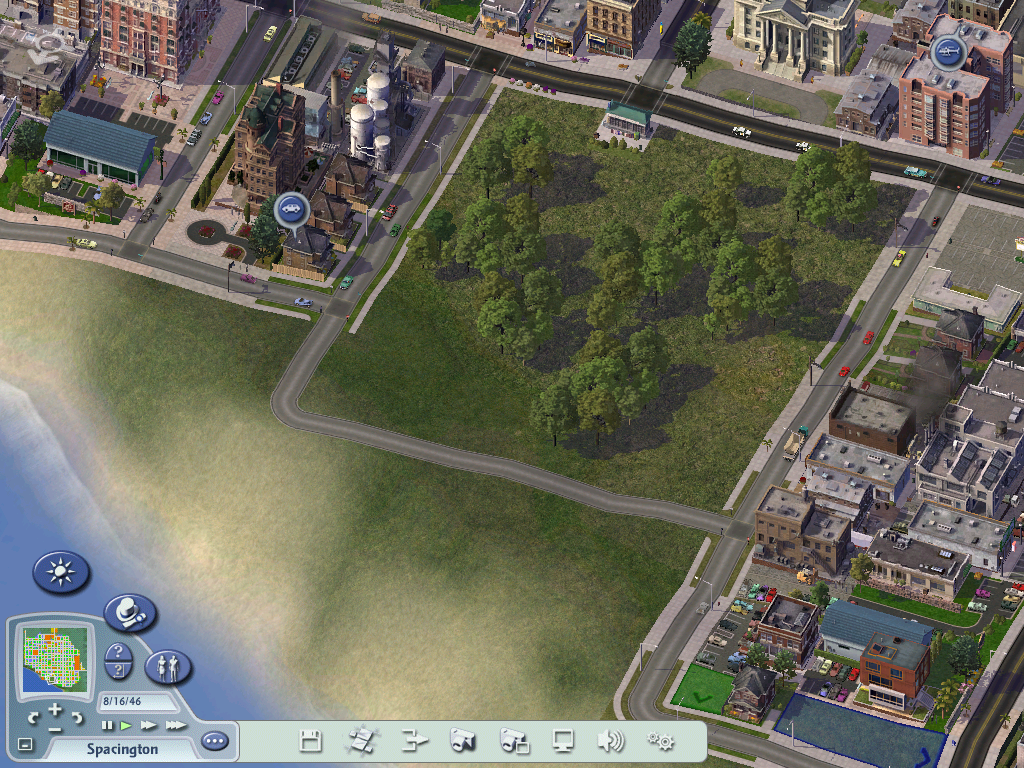1024x768 pixels.
Task: Set simulation to triple-arrow fastest speed
Action: [176, 725]
